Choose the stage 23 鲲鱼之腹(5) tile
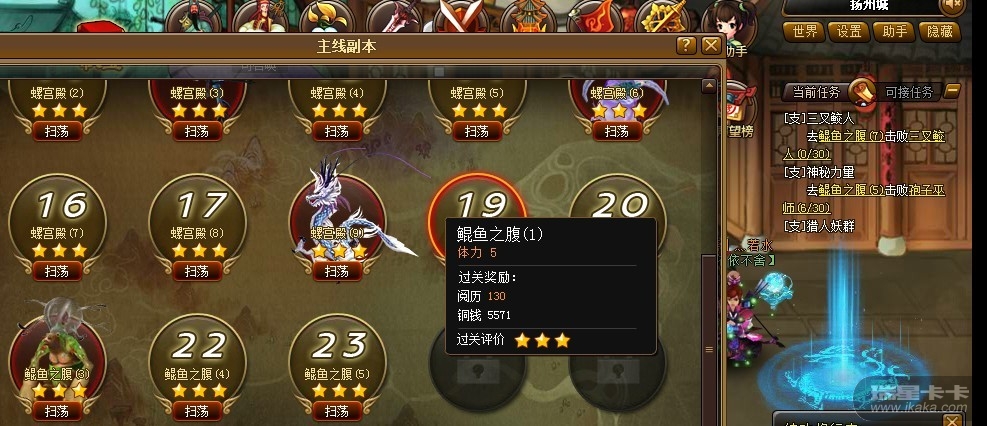 337,355
